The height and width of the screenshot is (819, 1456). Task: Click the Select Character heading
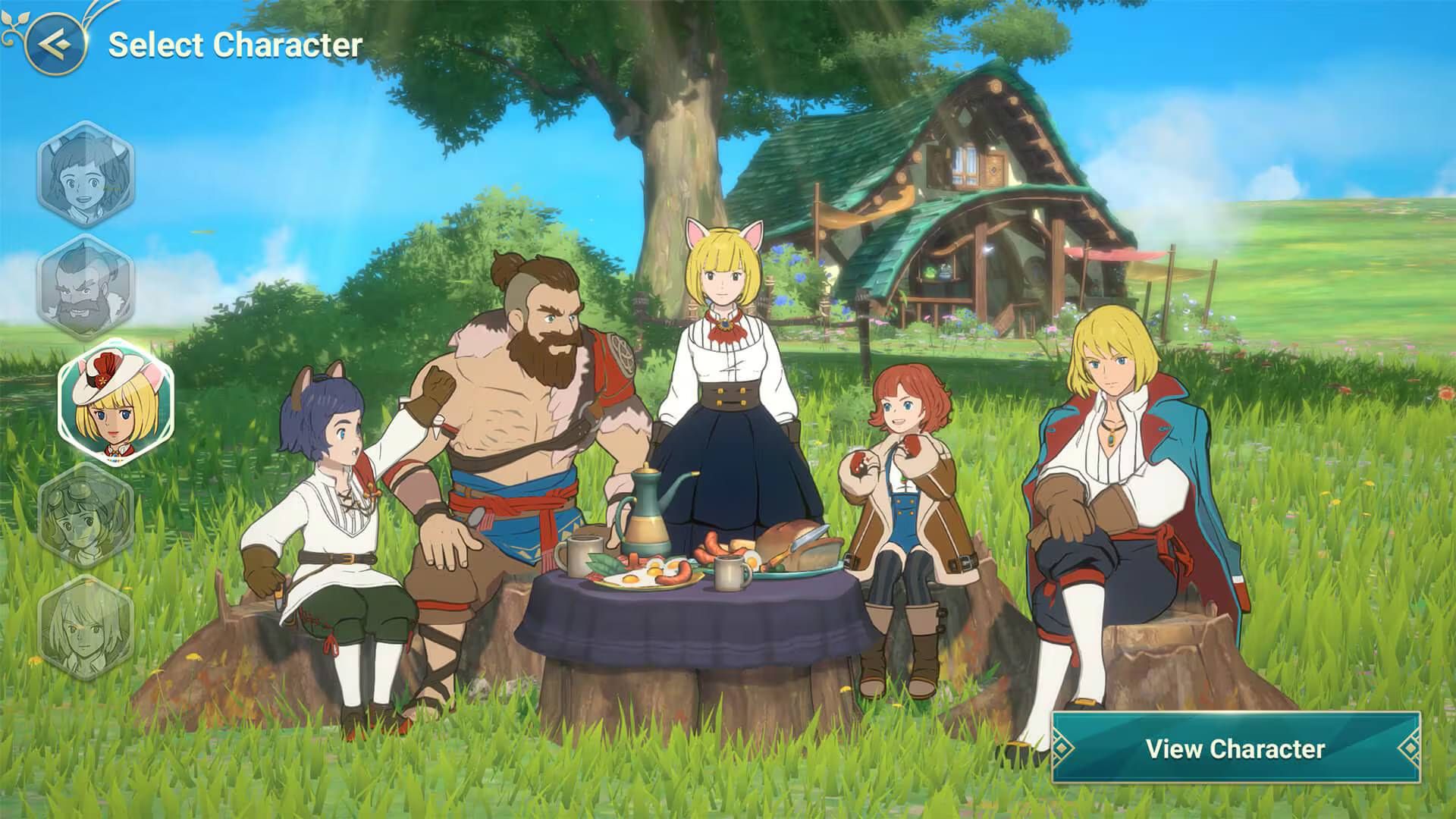(235, 43)
